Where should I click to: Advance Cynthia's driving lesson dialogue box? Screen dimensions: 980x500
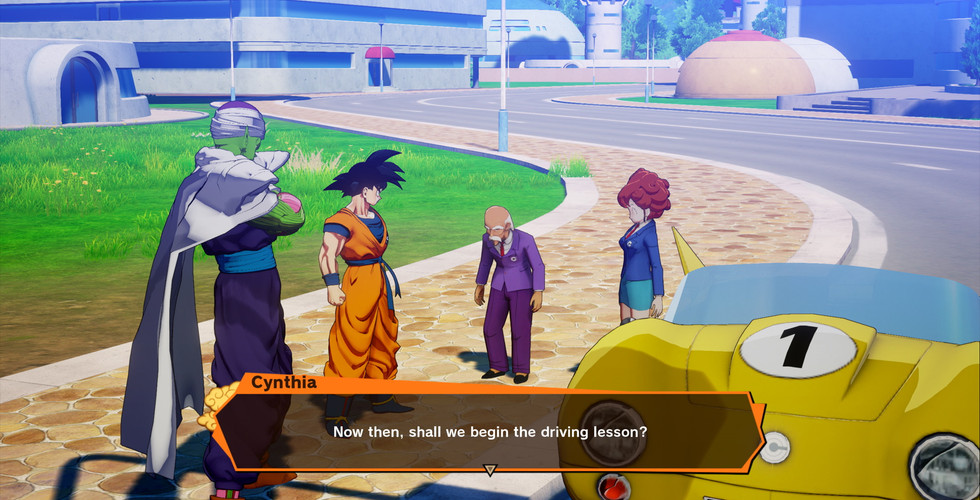click(490, 431)
